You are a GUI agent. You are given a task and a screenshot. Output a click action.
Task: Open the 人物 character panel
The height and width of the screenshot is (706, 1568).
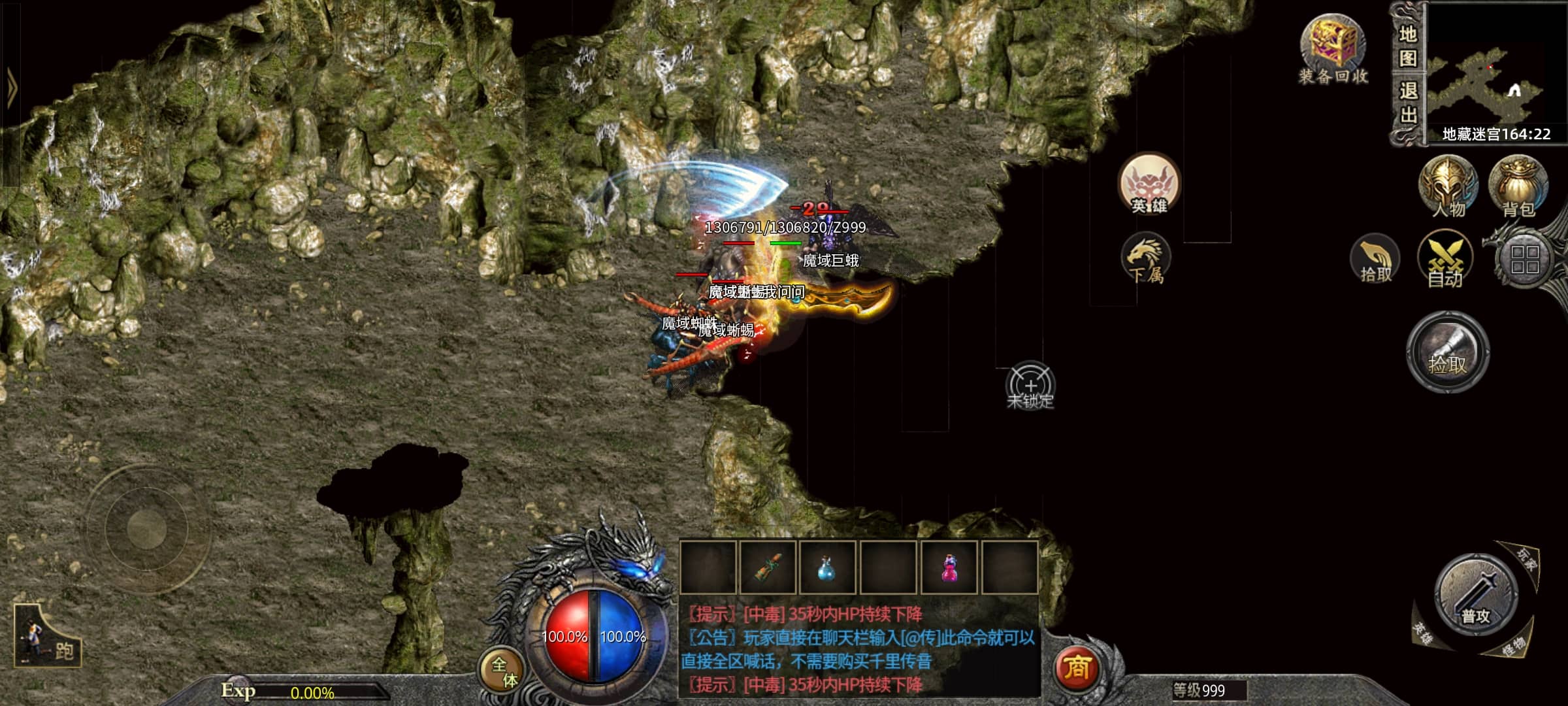(1448, 186)
